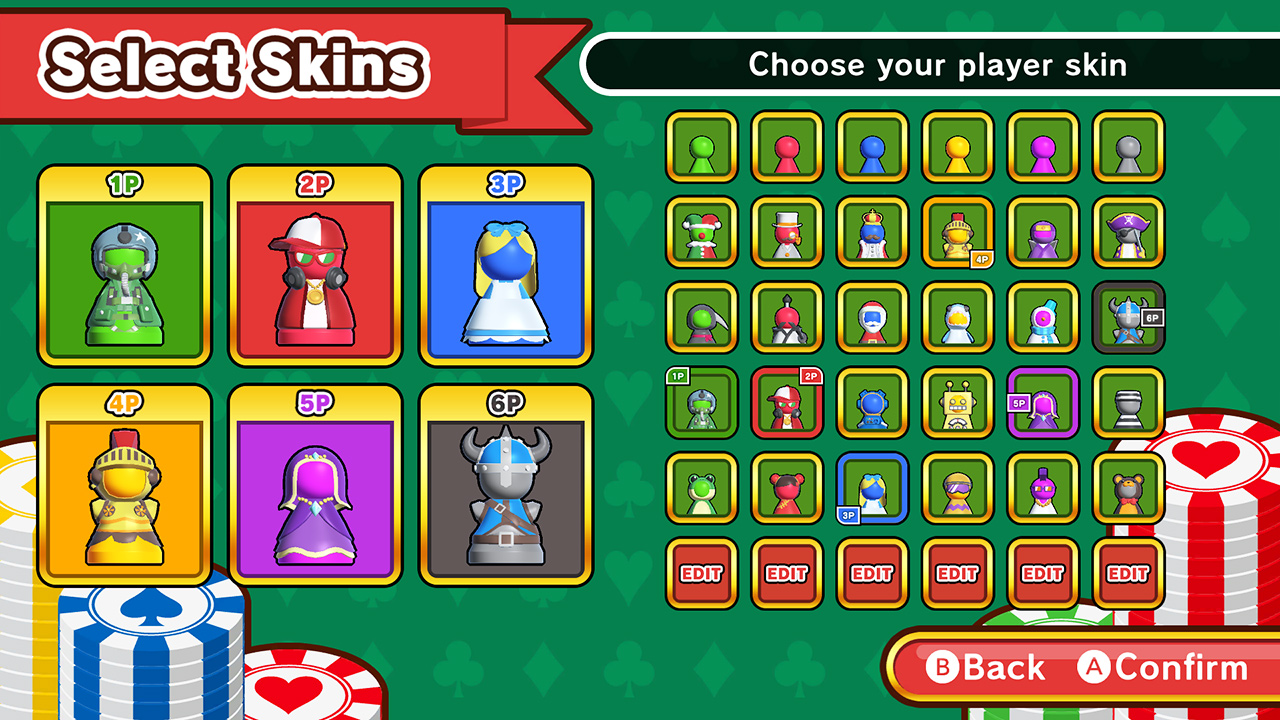Pick the Santa skin with goggles
This screenshot has width=1280, height=720.
(x=873, y=318)
